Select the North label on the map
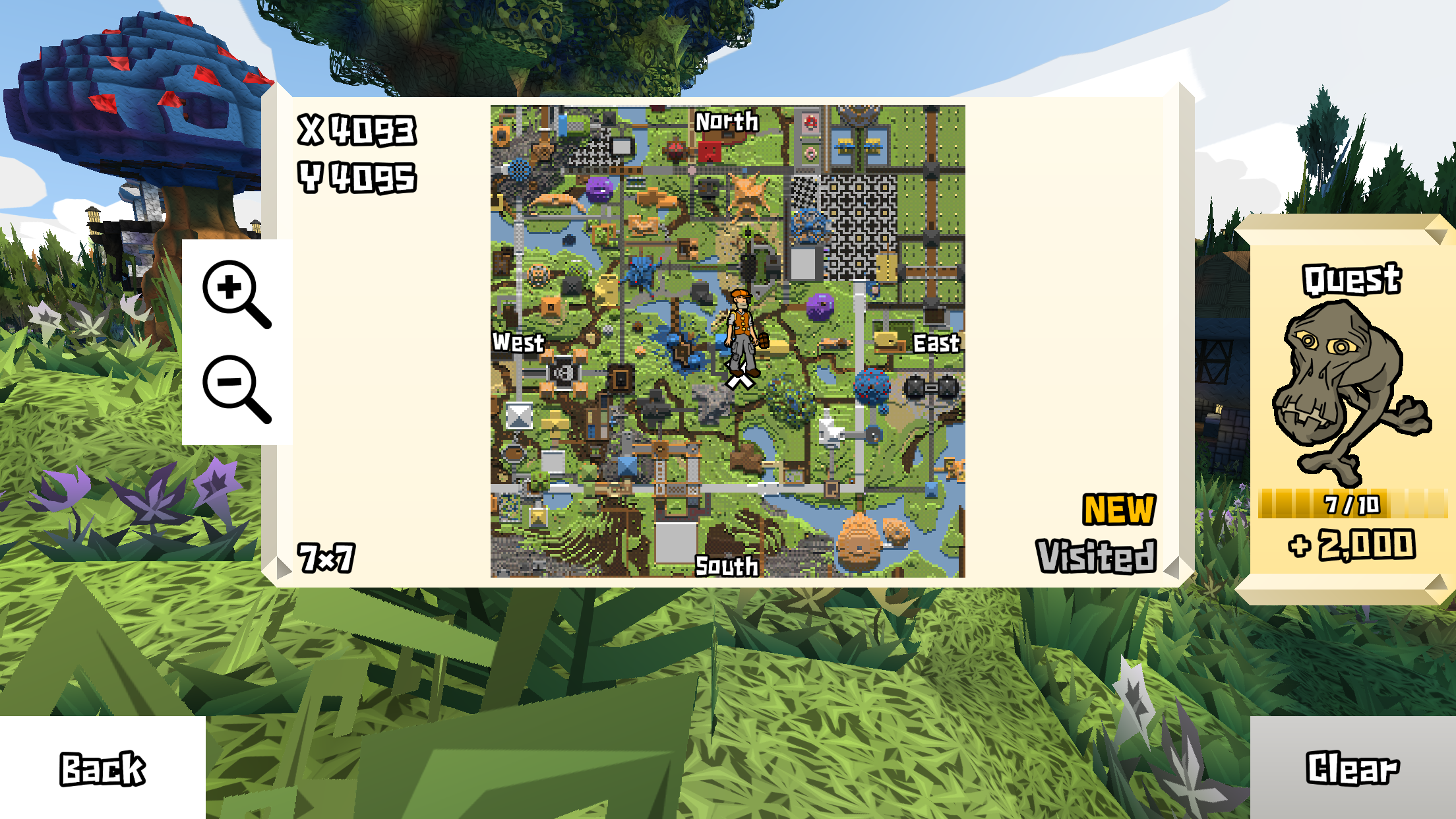The width and height of the screenshot is (1456, 819). coord(727,122)
